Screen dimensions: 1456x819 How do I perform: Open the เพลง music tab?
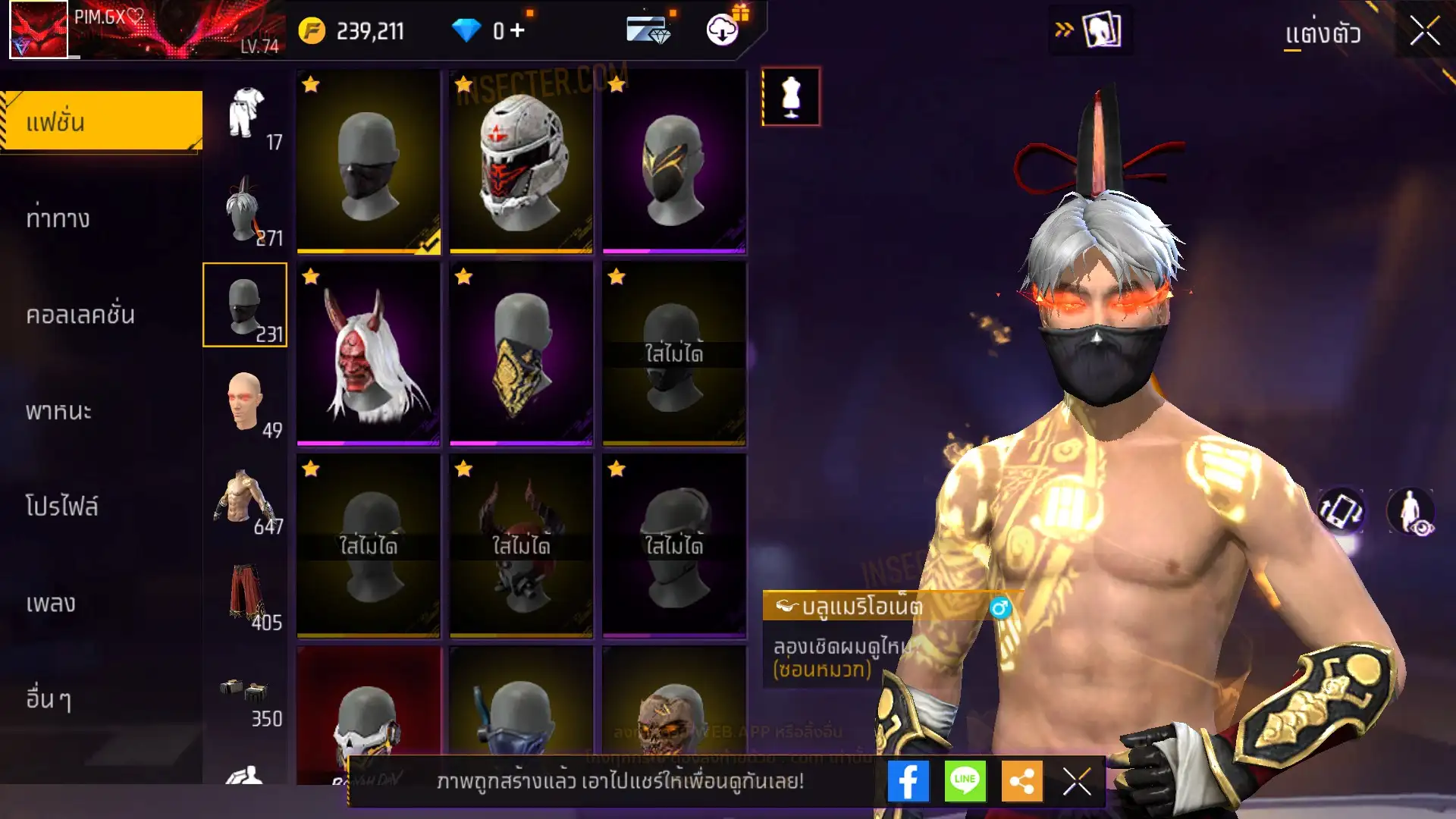51,604
